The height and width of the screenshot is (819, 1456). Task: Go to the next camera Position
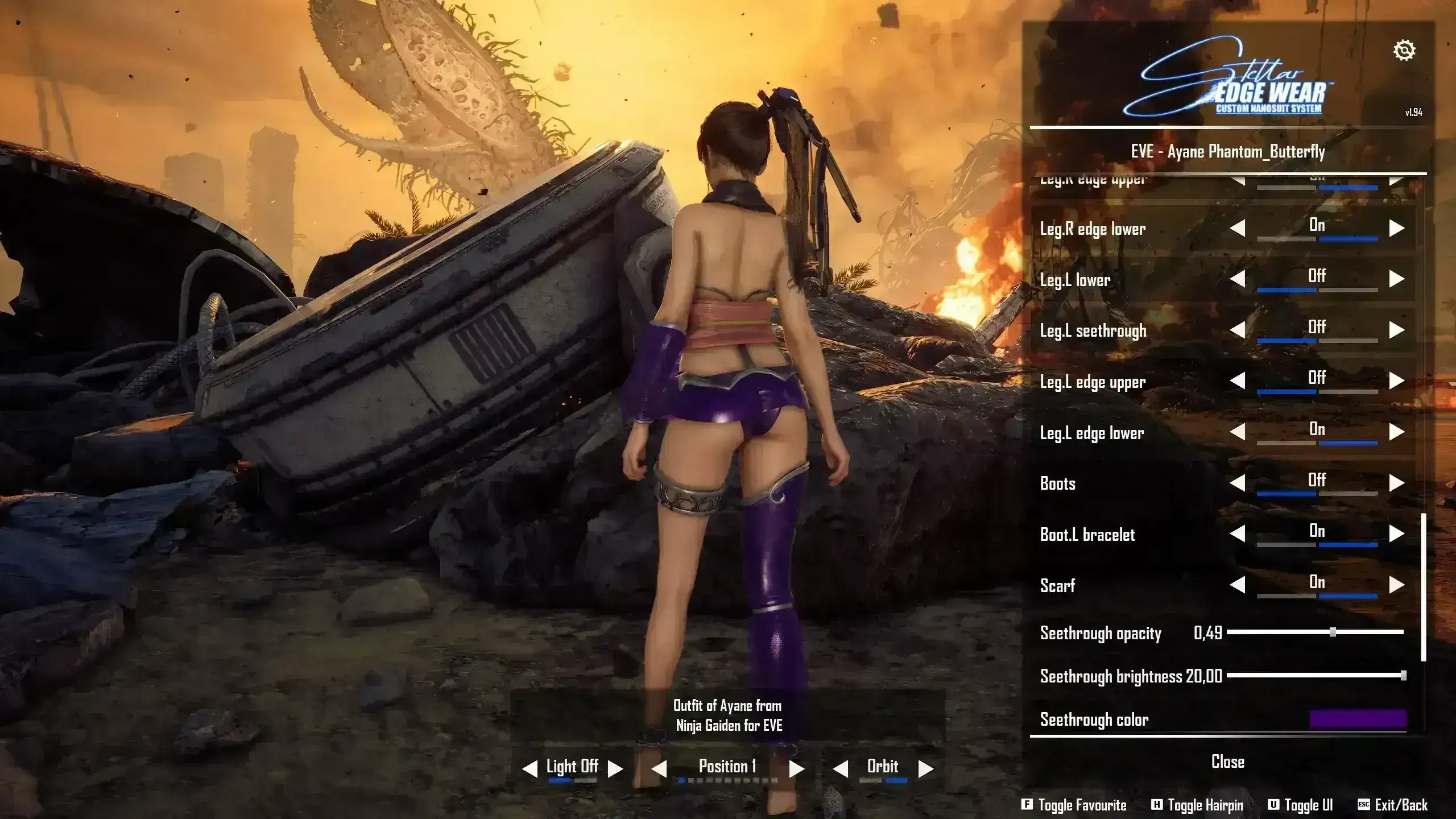797,769
